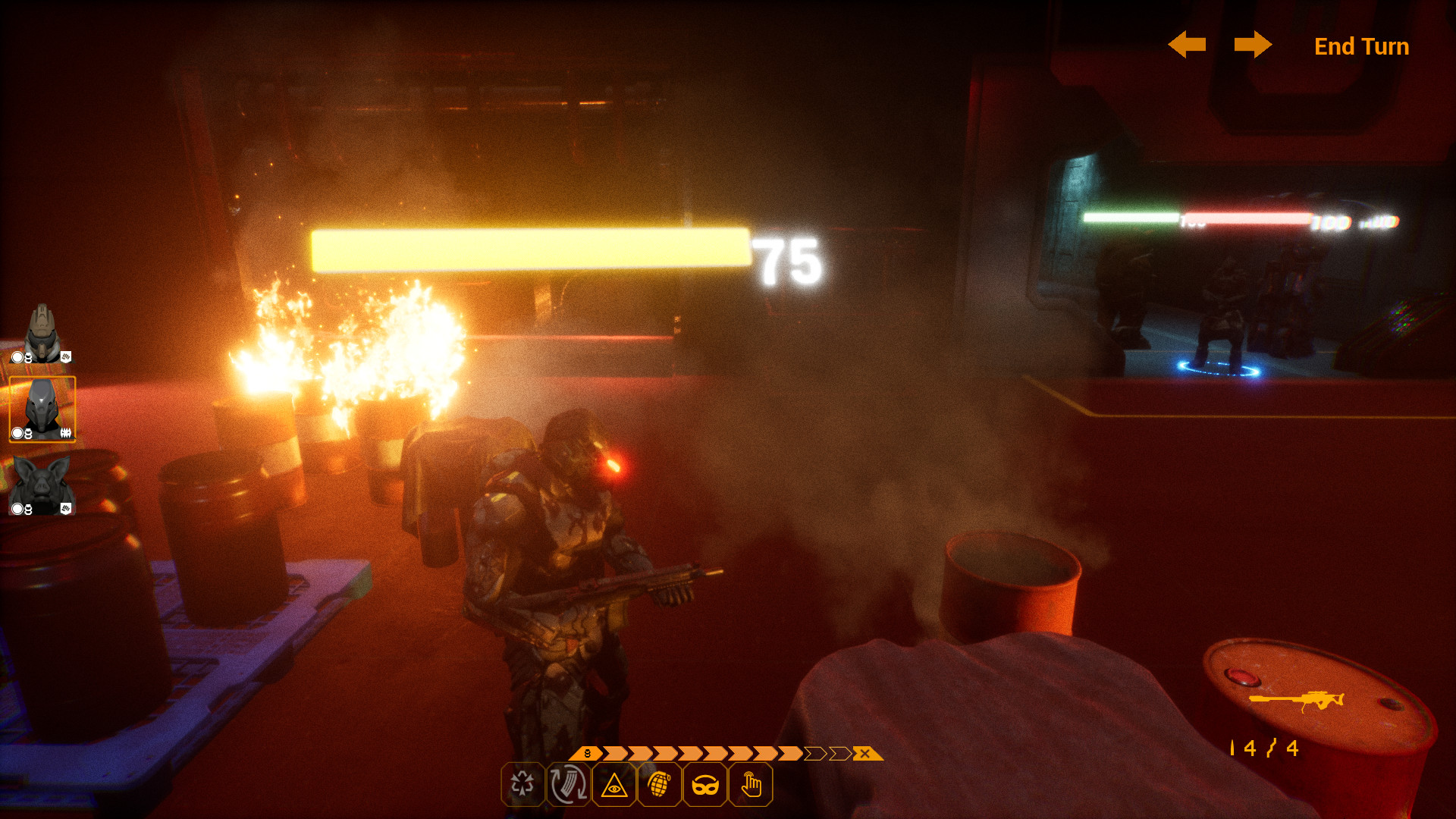1456x819 pixels.
Task: Select the grey-helmeted squad member portrait
Action: pos(42,409)
